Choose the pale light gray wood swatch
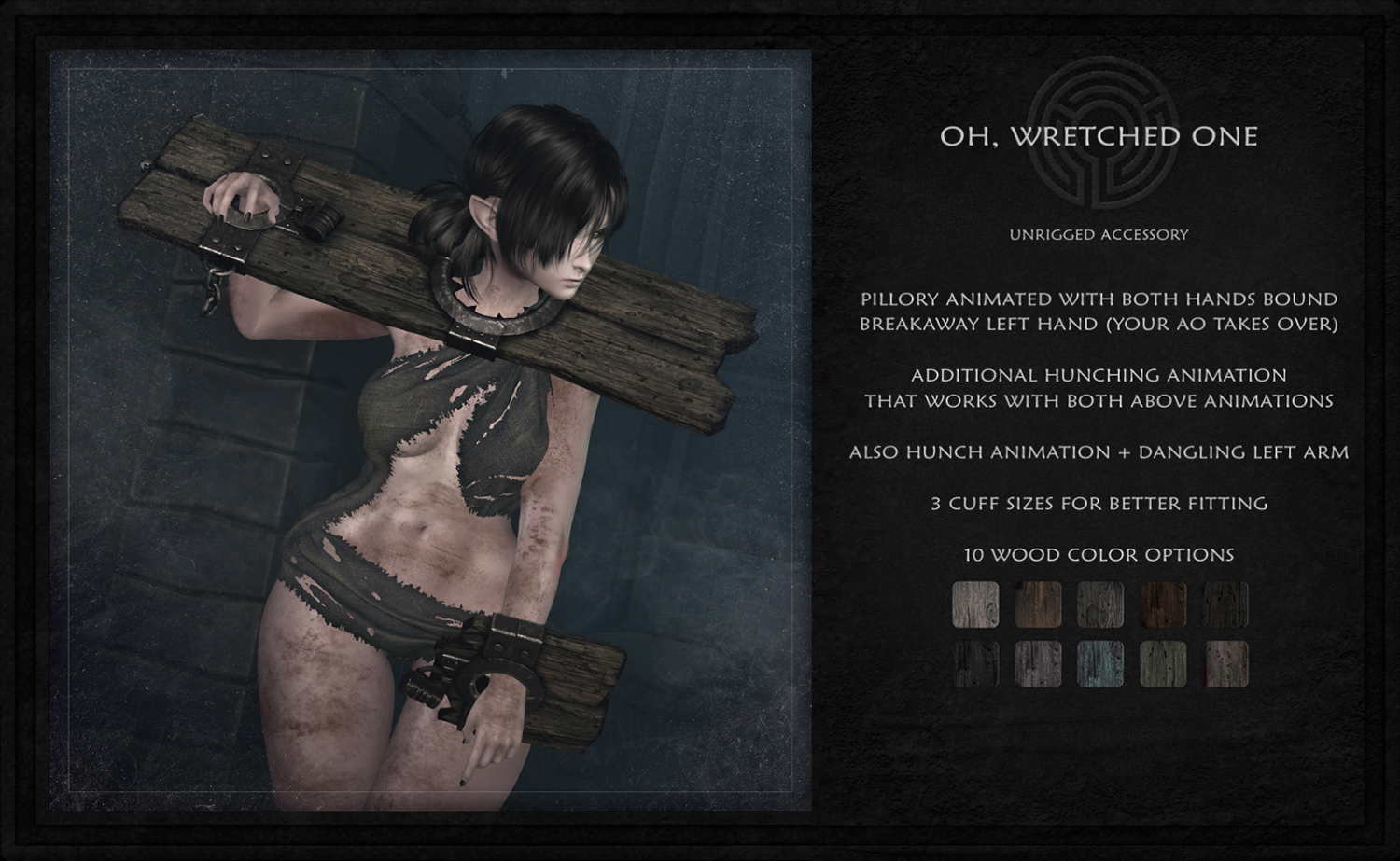 point(975,604)
